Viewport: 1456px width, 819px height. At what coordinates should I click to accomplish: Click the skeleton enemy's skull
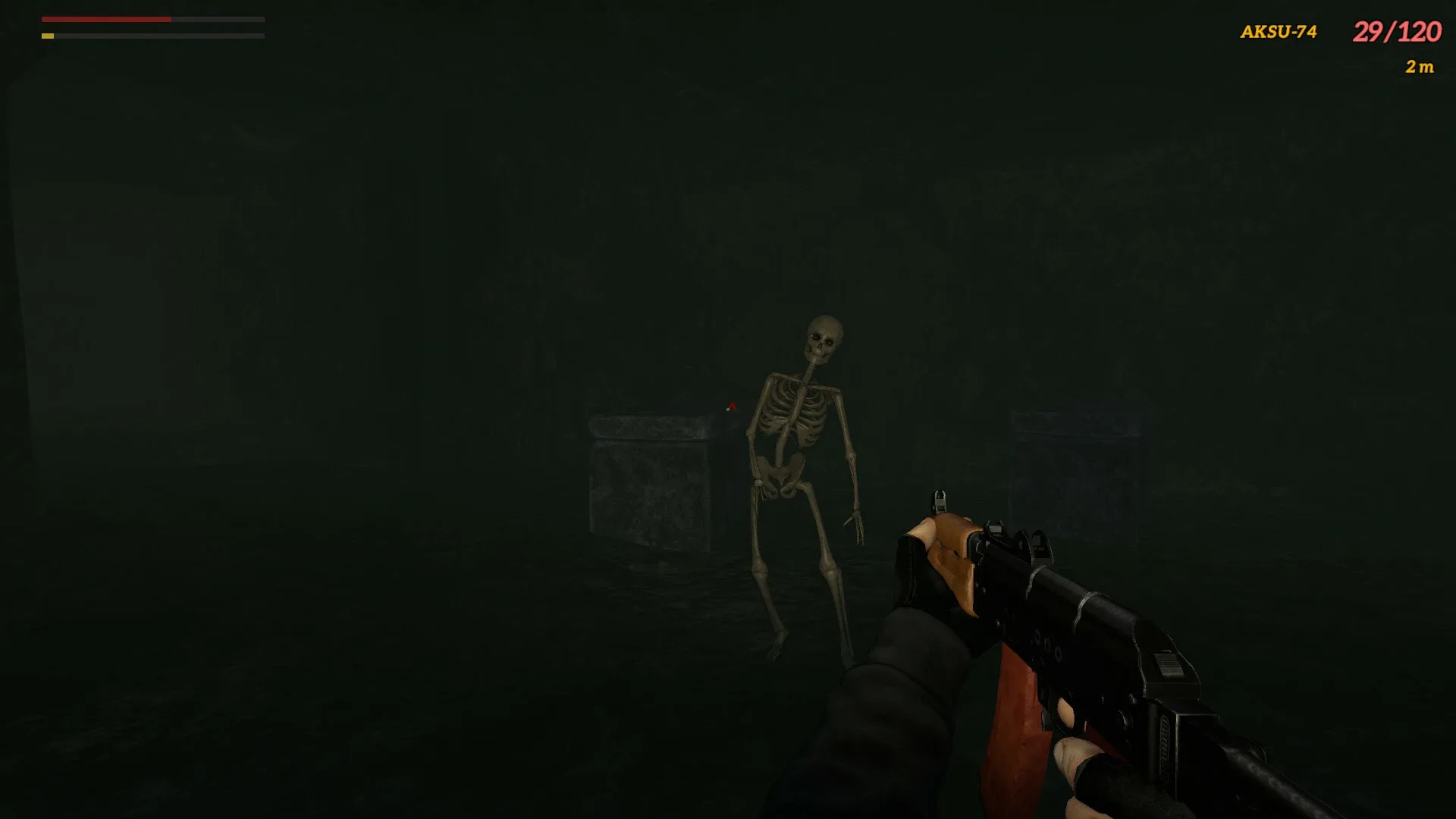click(824, 334)
